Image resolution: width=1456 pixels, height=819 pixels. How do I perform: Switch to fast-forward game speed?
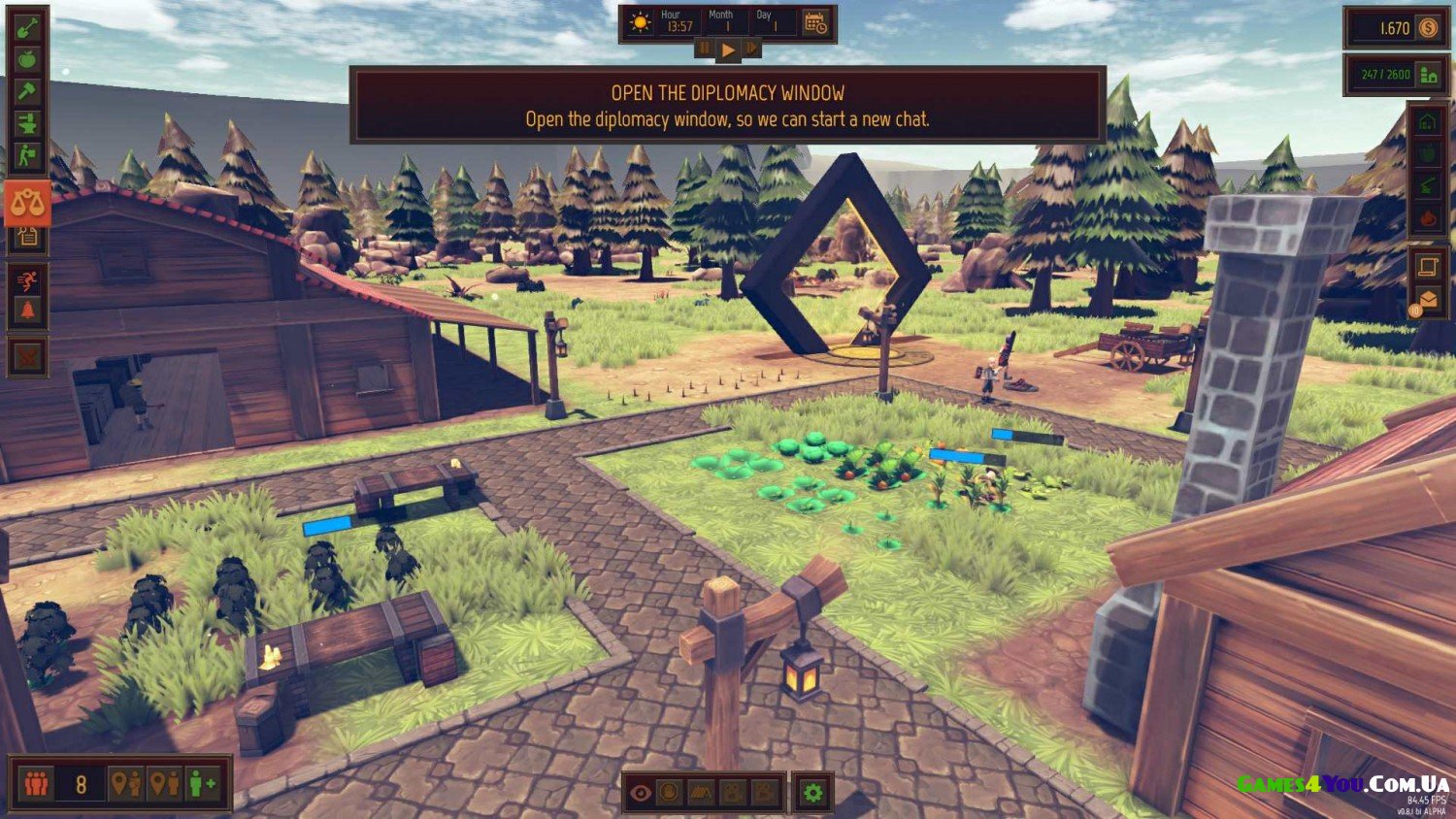click(x=750, y=49)
